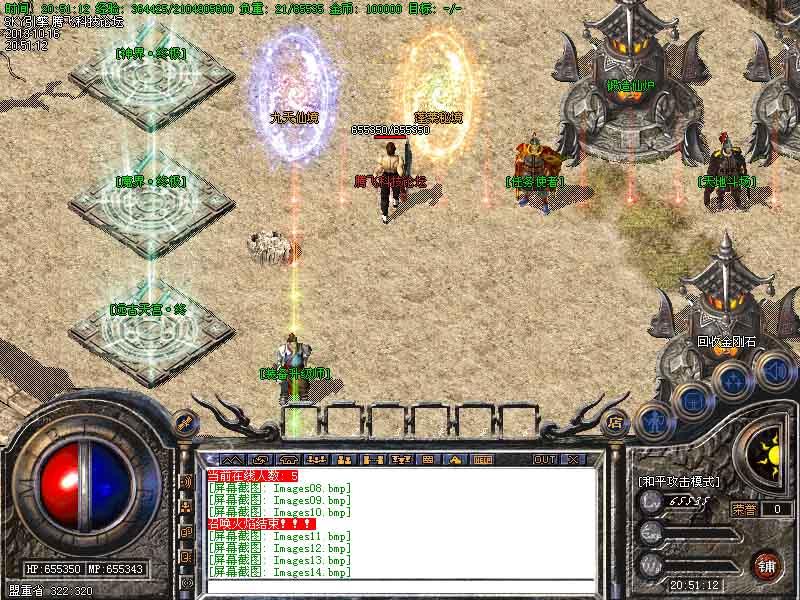The image size is (800, 600).
Task: Open the character panel round button
Action: tap(652, 421)
